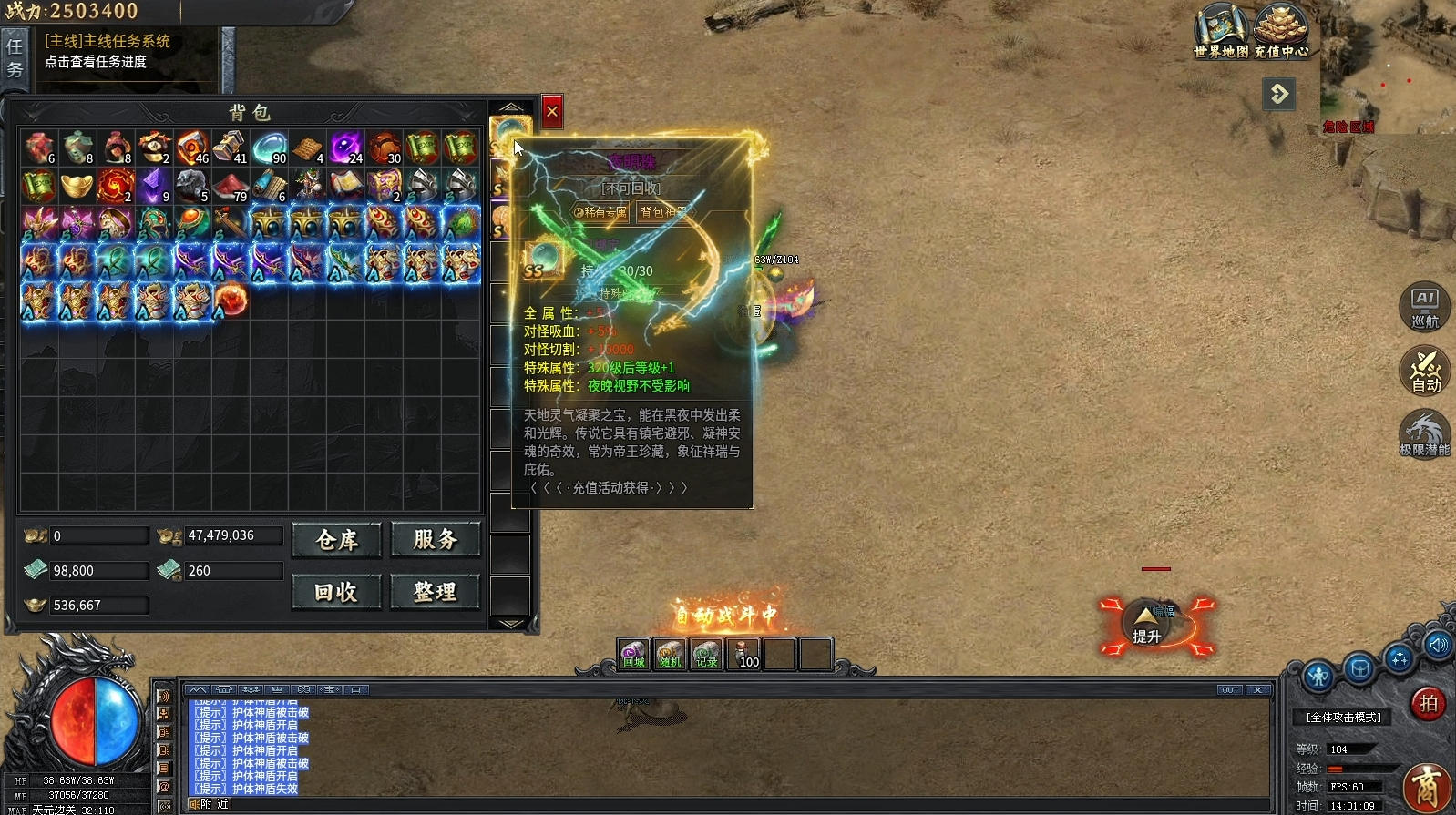Image resolution: width=1456 pixels, height=815 pixels.
Task: Sort the bag with 整理
Action: pyautogui.click(x=436, y=593)
